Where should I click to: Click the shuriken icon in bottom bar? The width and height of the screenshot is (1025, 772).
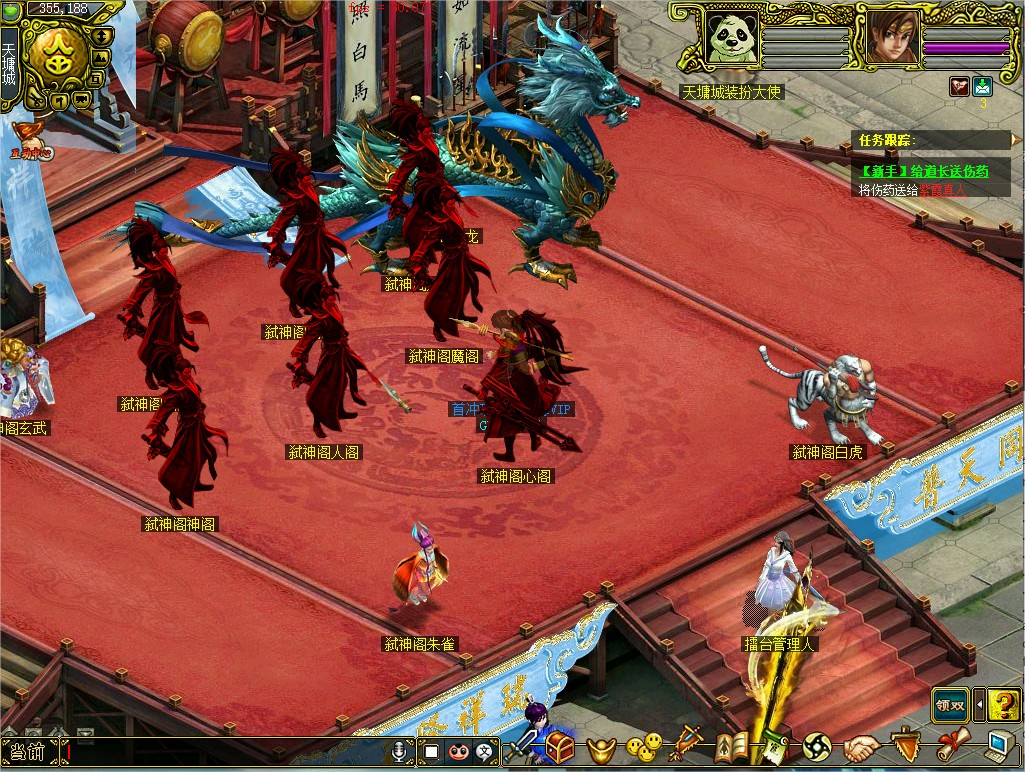point(817,747)
